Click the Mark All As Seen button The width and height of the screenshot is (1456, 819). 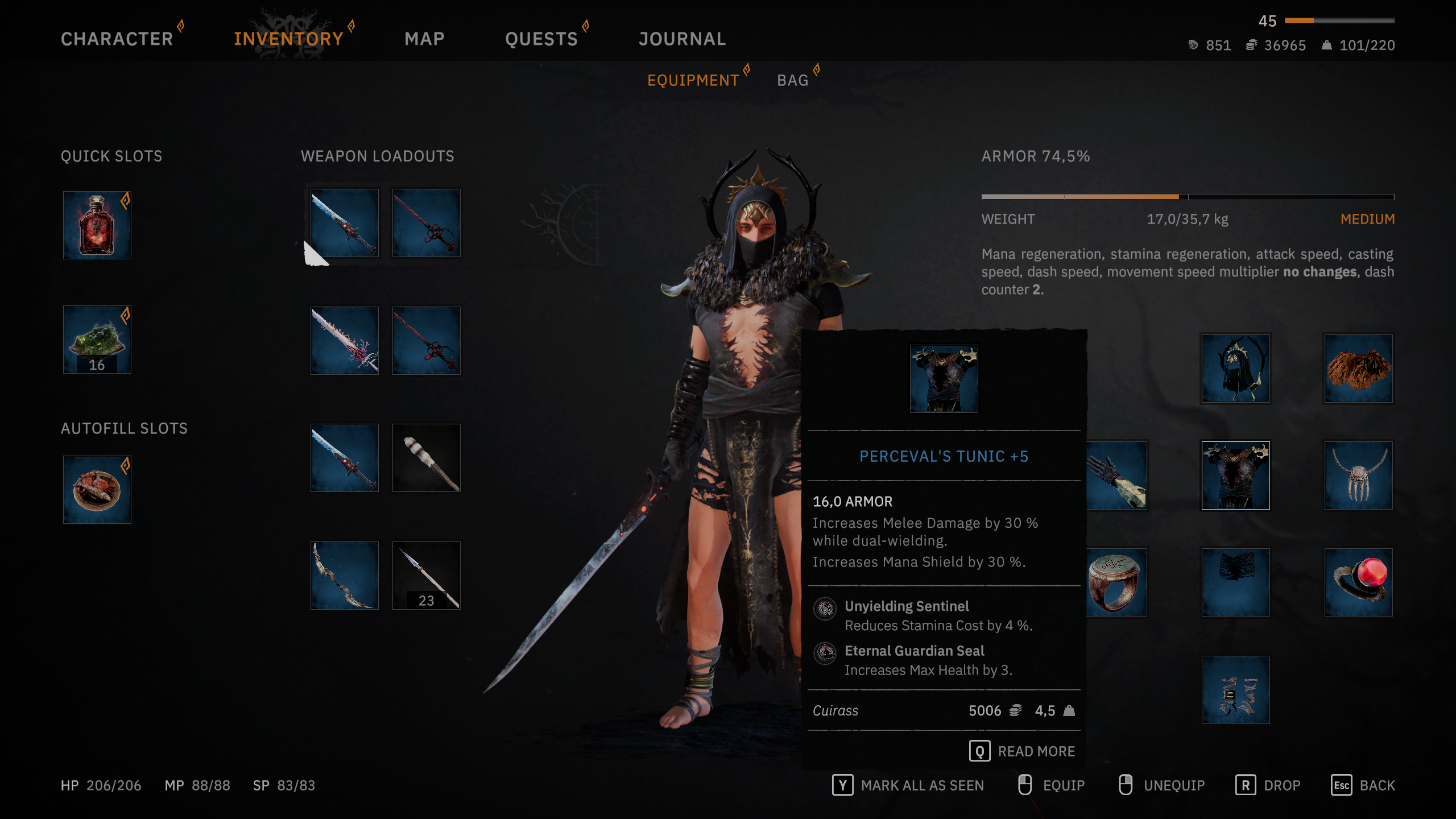[x=908, y=785]
